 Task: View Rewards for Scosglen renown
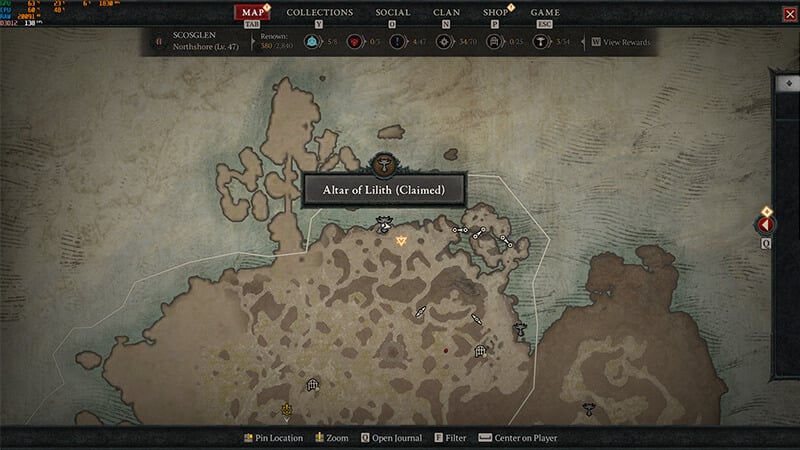point(621,43)
